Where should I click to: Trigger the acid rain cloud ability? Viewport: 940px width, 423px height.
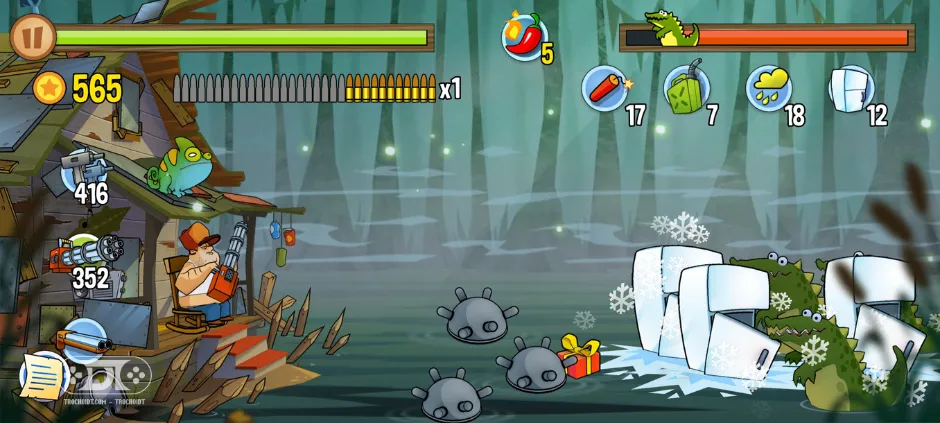pyautogui.click(x=768, y=87)
